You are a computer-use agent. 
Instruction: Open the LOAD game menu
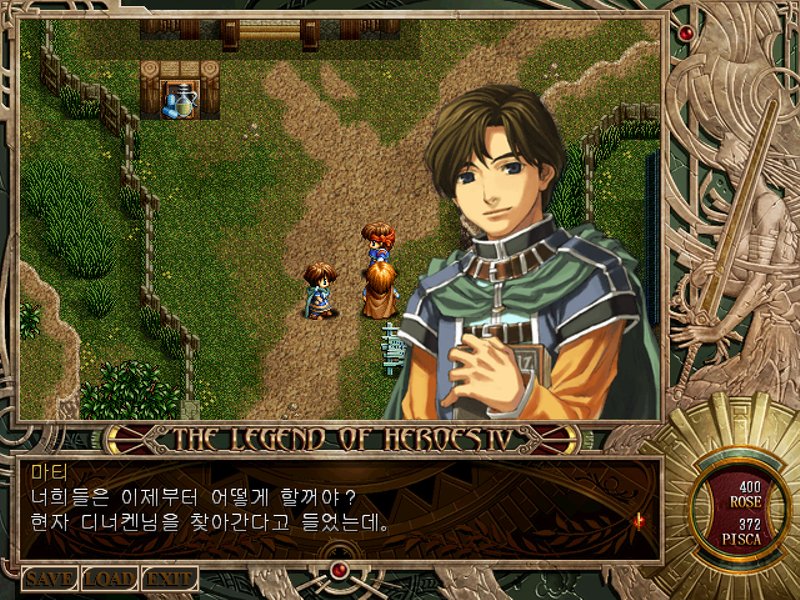pyautogui.click(x=109, y=578)
